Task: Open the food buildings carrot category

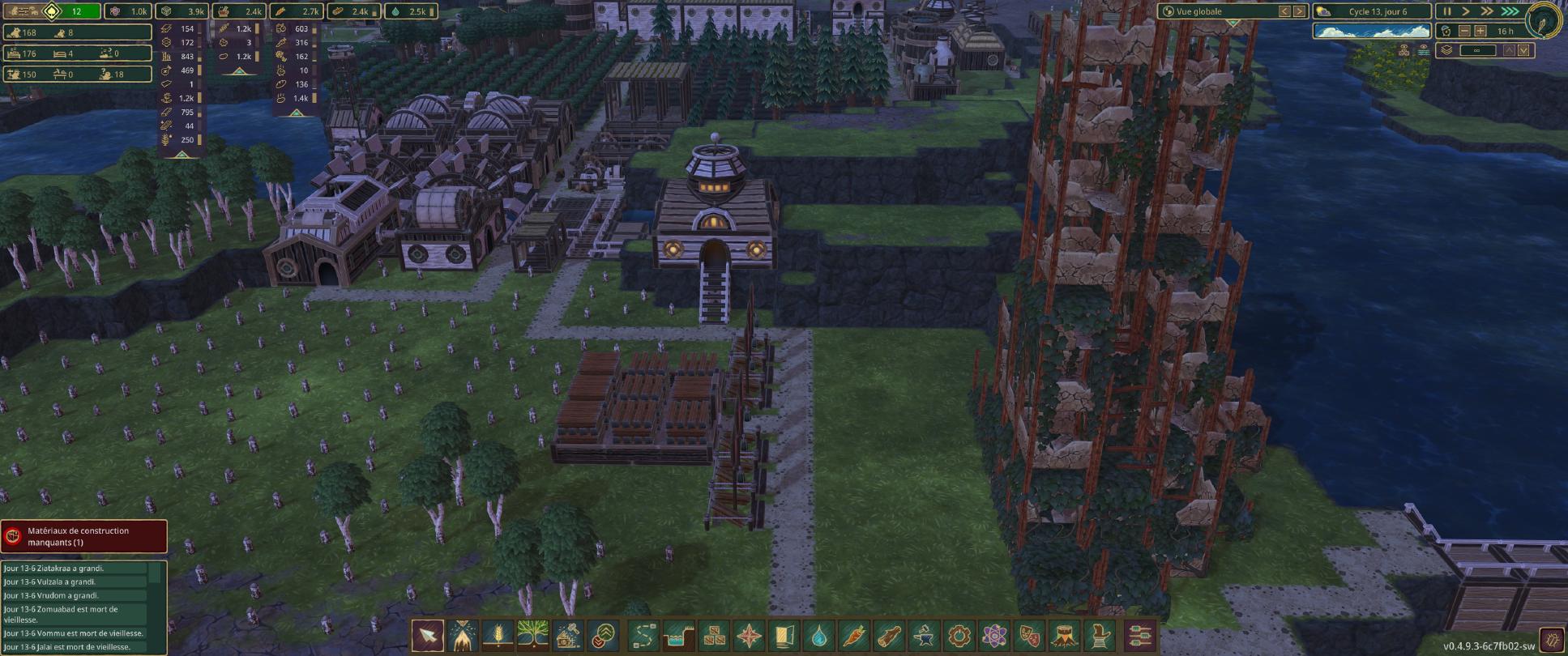Action: [x=854, y=636]
